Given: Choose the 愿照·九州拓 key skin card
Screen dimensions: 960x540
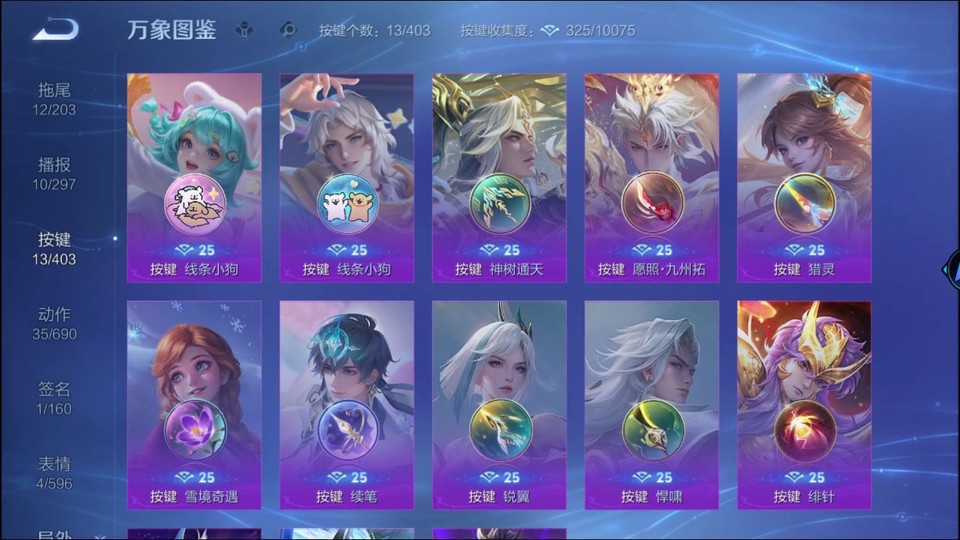Looking at the screenshot, I should click(x=652, y=178).
